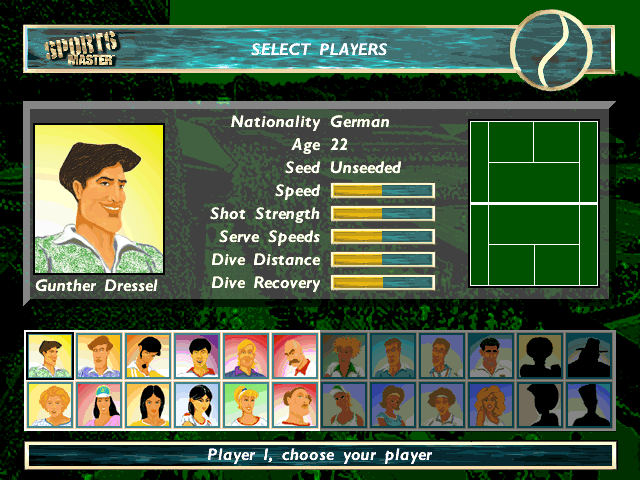Image resolution: width=640 pixels, height=480 pixels.
Task: Choose the brown-haired man in blue striped shirt
Action: click(x=99, y=356)
